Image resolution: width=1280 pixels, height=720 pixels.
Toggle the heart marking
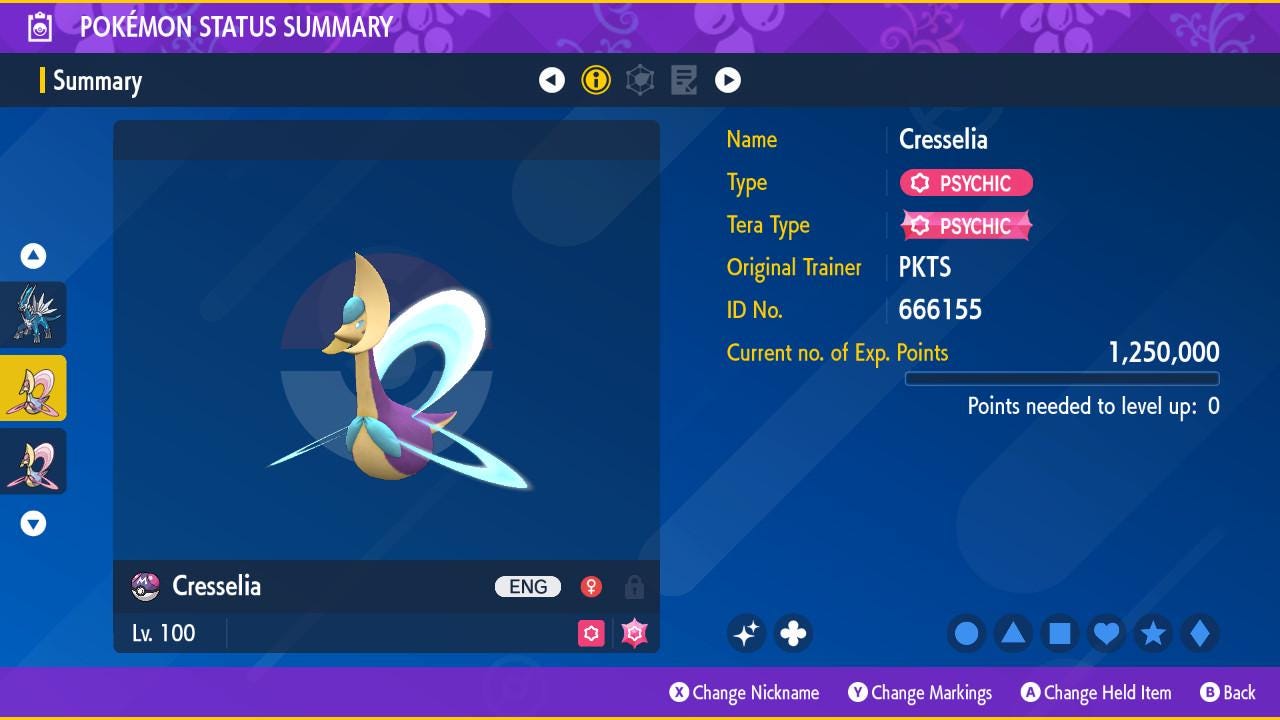(1106, 633)
